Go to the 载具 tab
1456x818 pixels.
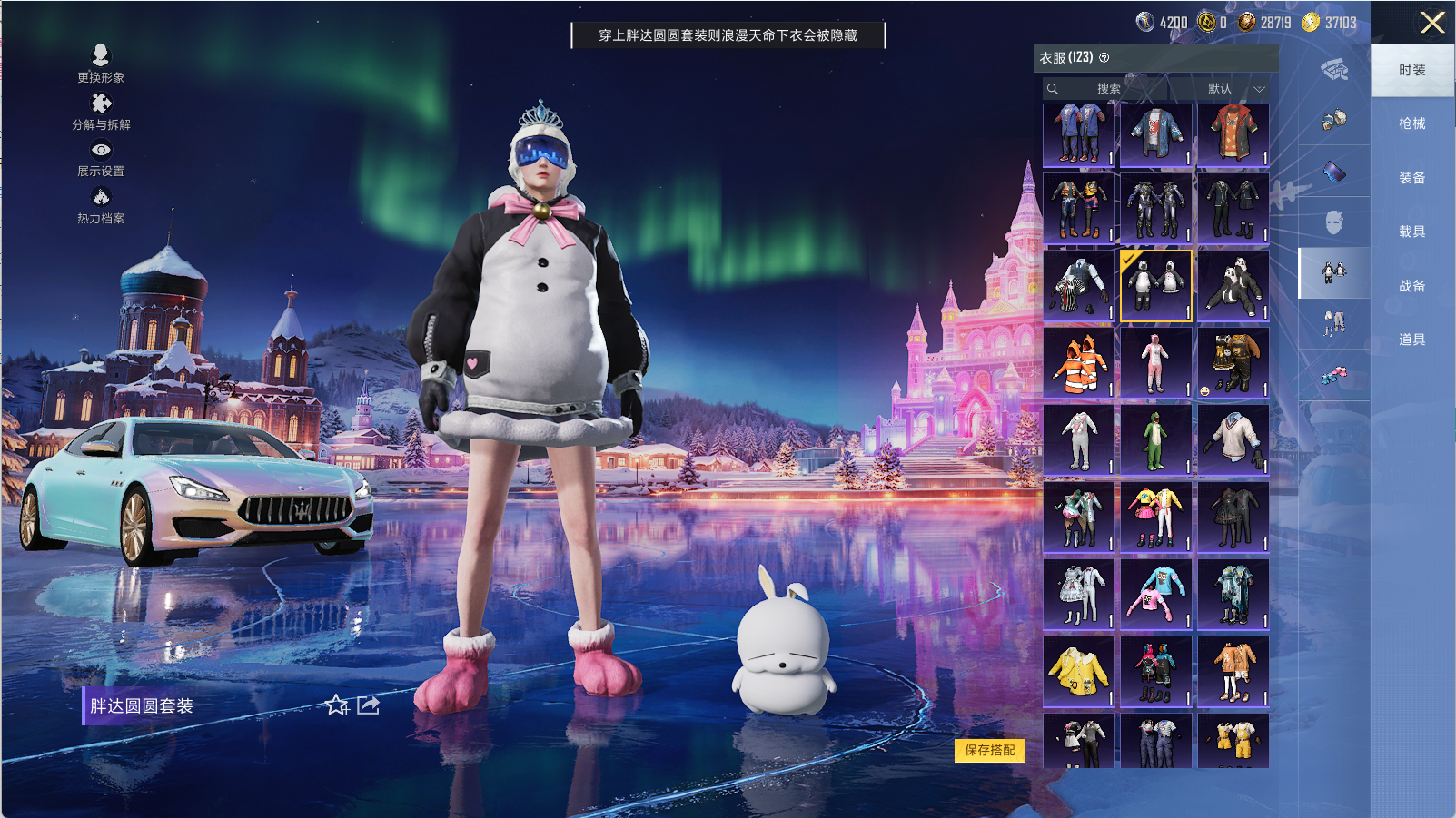coord(1411,232)
